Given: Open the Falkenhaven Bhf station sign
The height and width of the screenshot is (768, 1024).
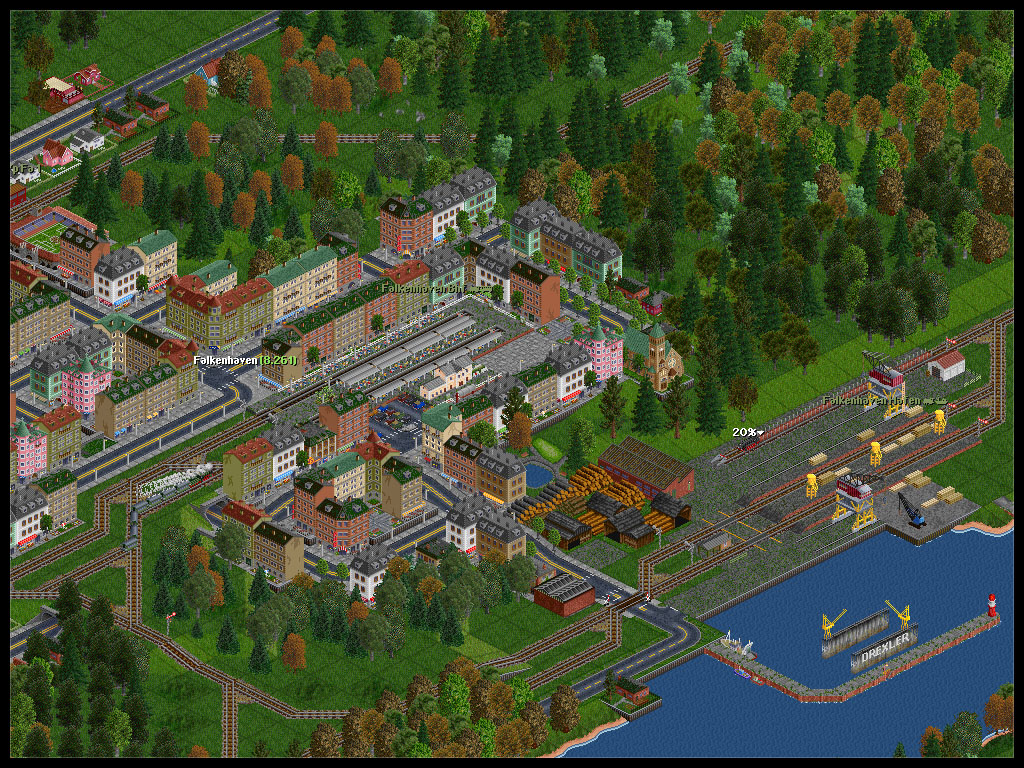Looking at the screenshot, I should pos(431,288).
